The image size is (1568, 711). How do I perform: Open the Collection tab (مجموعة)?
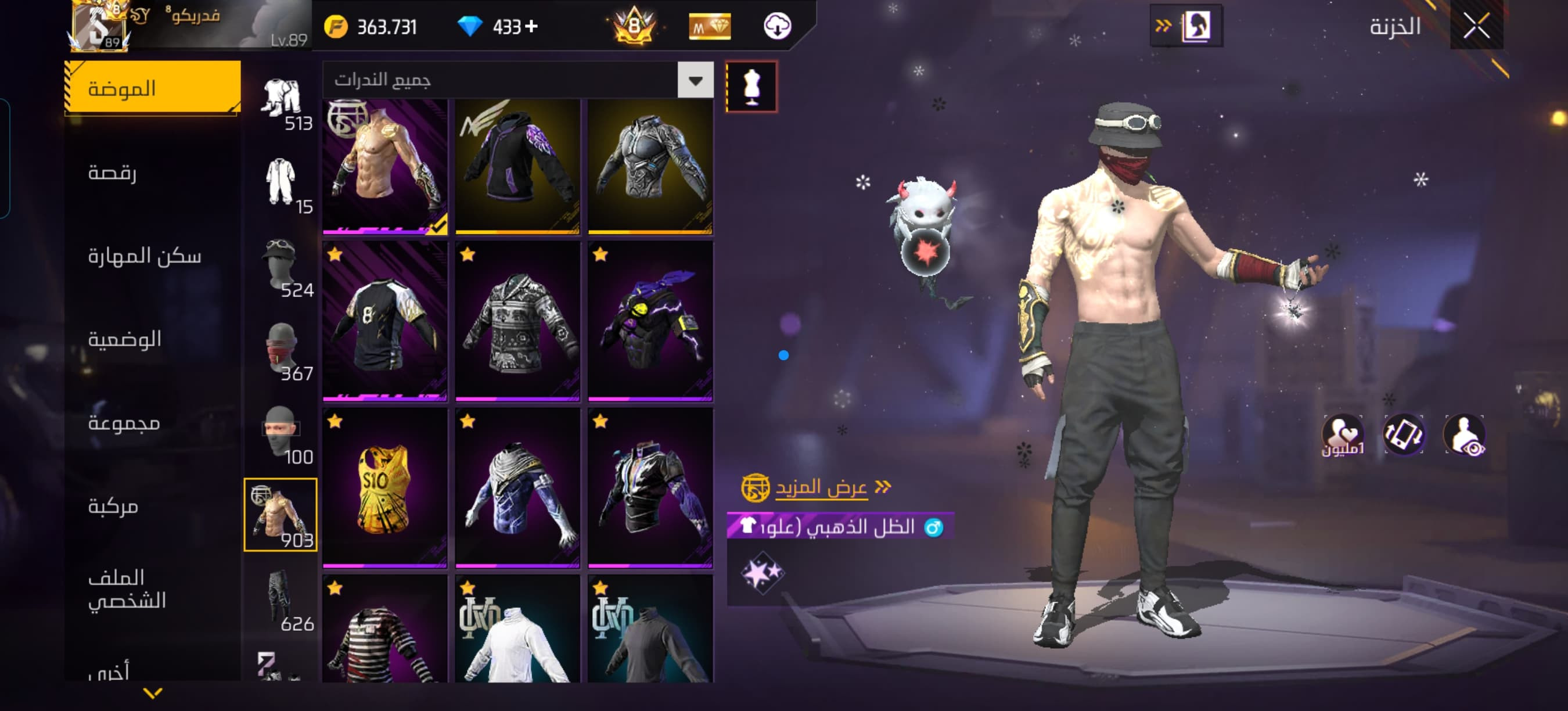124,422
